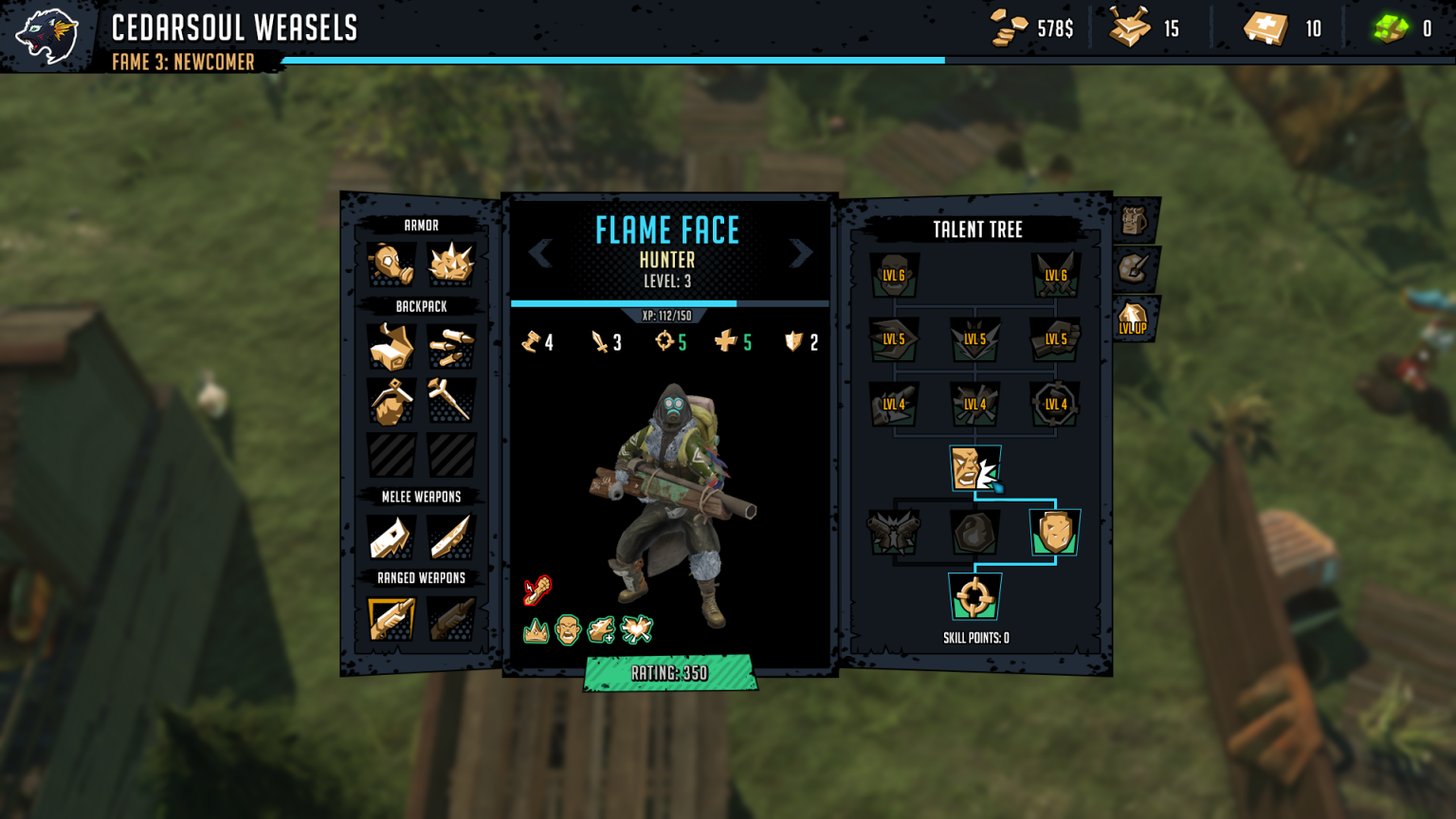The width and height of the screenshot is (1456, 819).
Task: Select the gas mask armor slot
Action: (391, 264)
